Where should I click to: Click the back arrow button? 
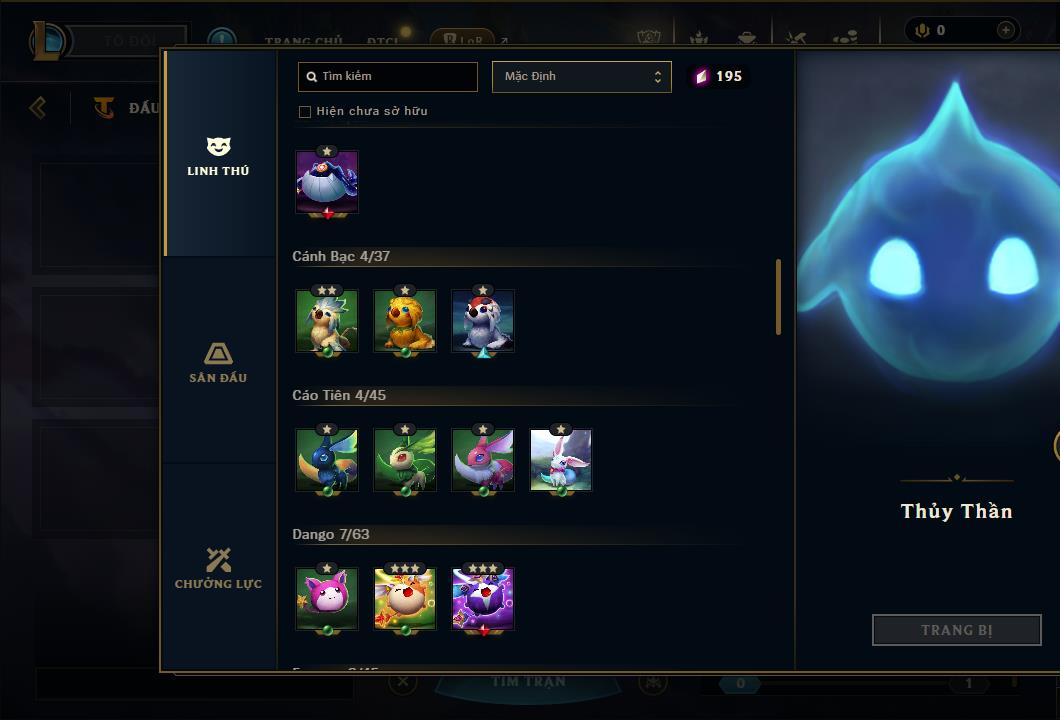click(38, 107)
